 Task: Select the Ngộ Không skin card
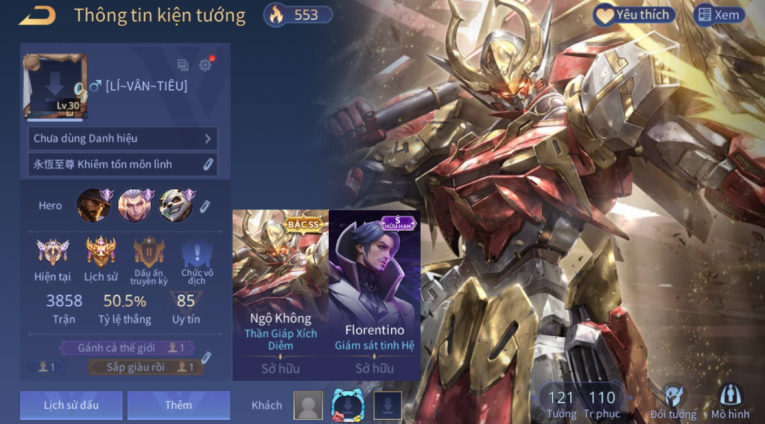click(x=280, y=295)
